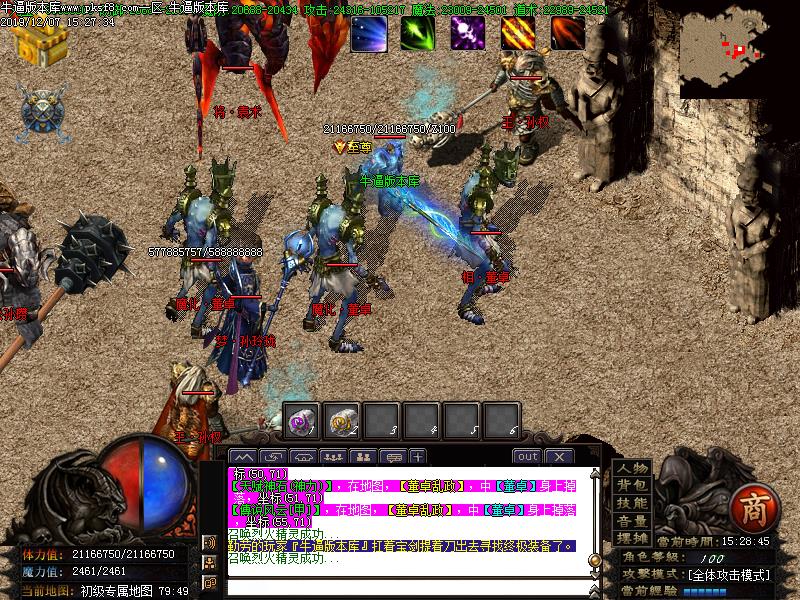
Task: Open the shop with the red 商 button
Action: (751, 509)
